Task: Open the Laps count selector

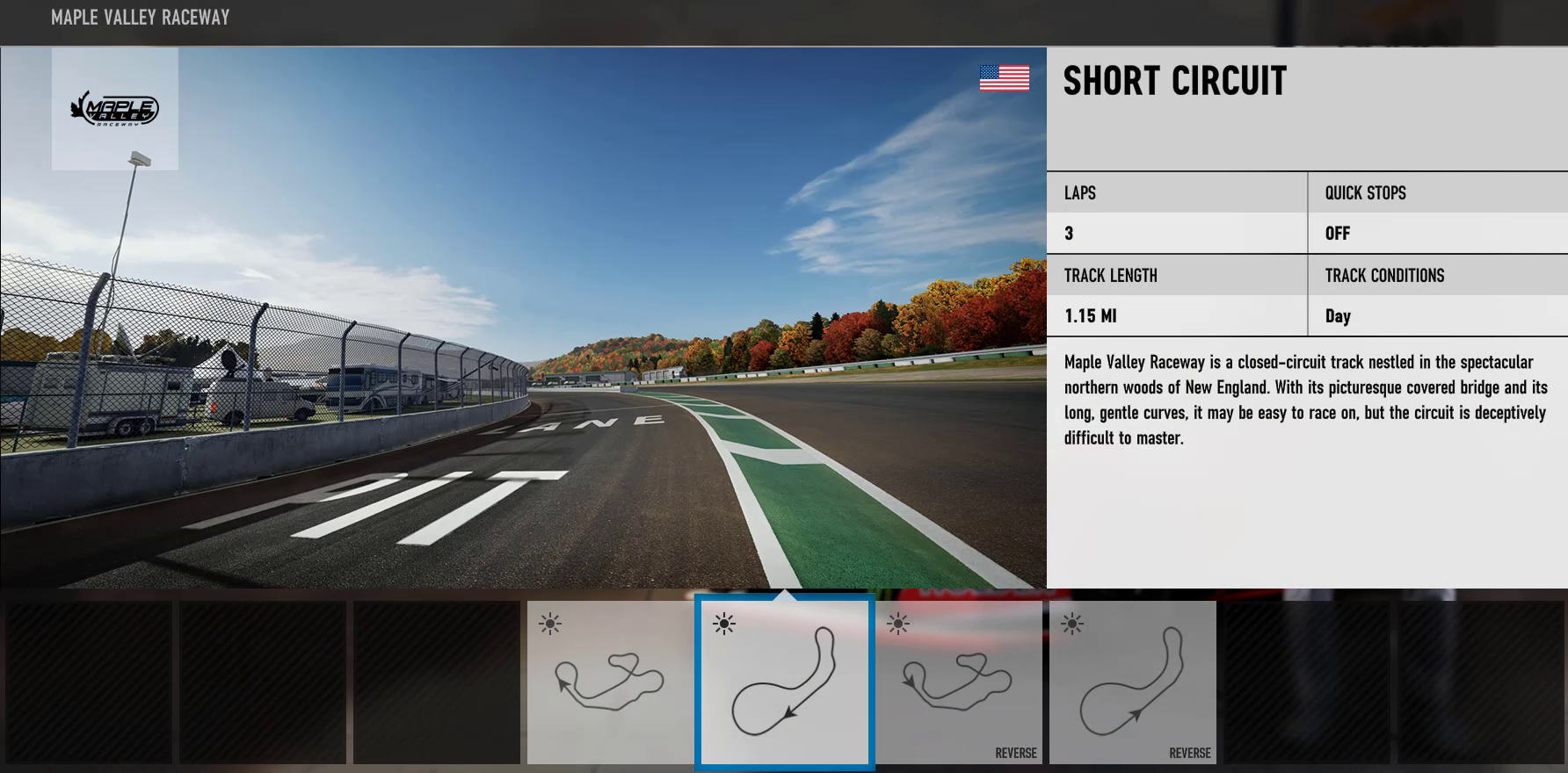Action: coord(1079,192)
